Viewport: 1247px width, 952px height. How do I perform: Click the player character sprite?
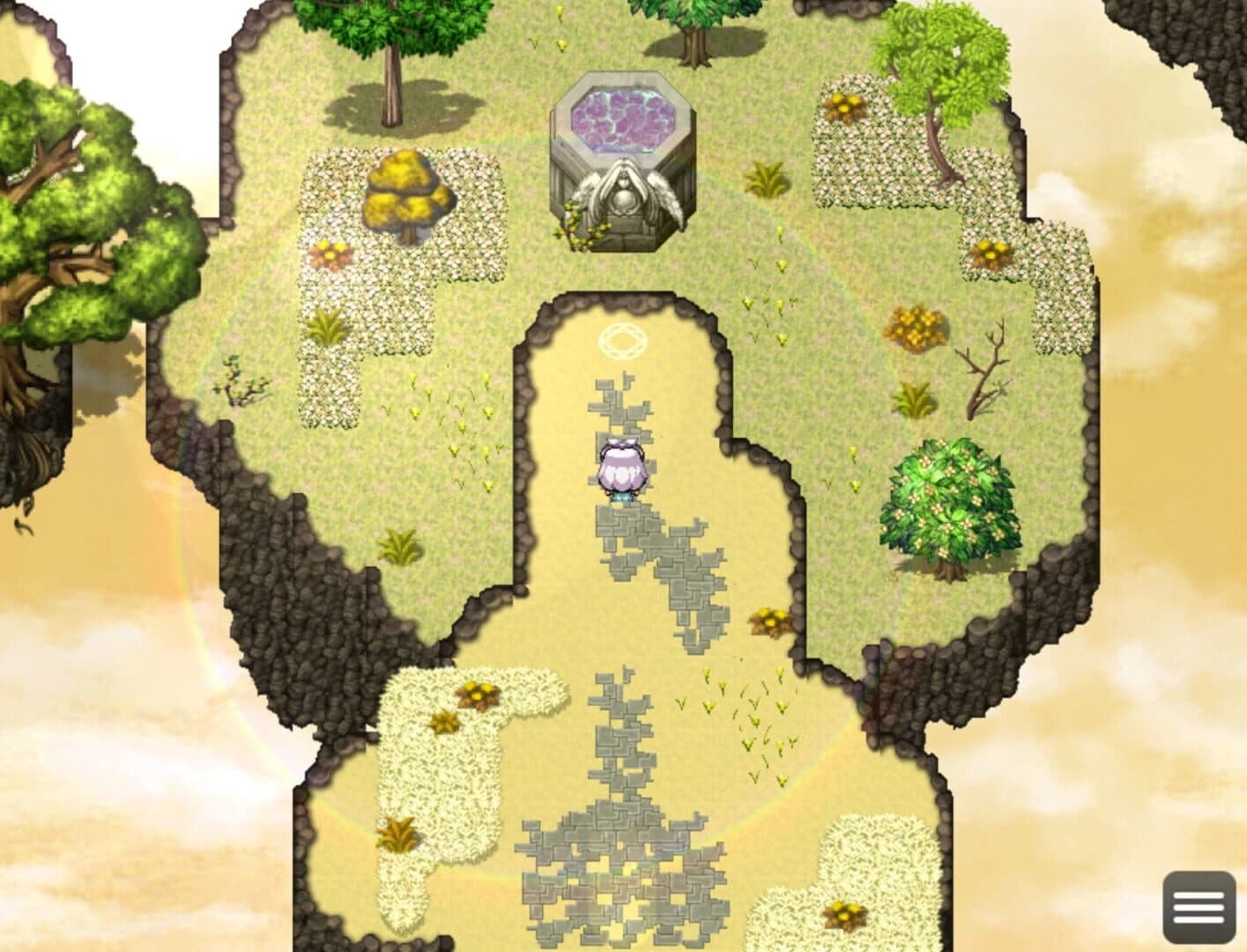[x=621, y=467]
